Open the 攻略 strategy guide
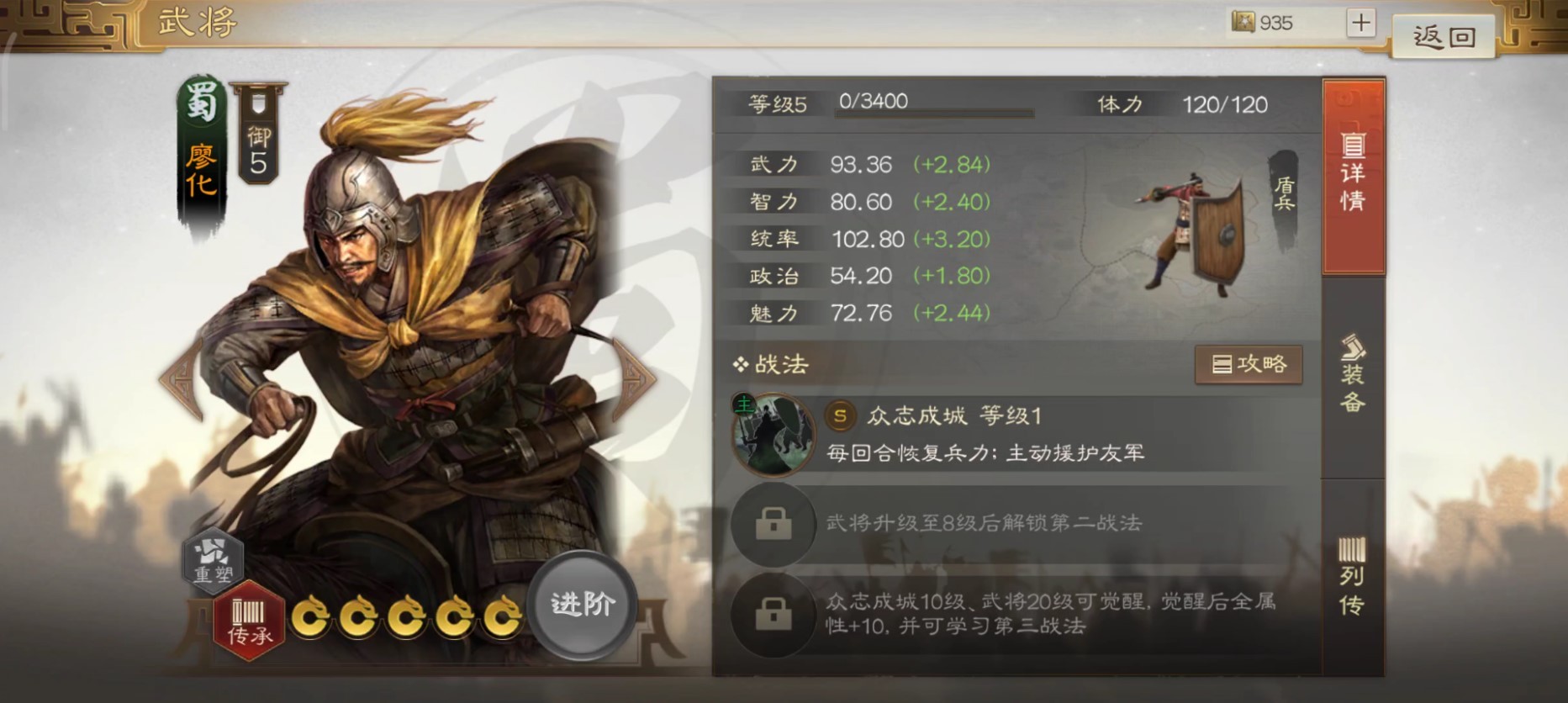1568x703 pixels. 1249,365
